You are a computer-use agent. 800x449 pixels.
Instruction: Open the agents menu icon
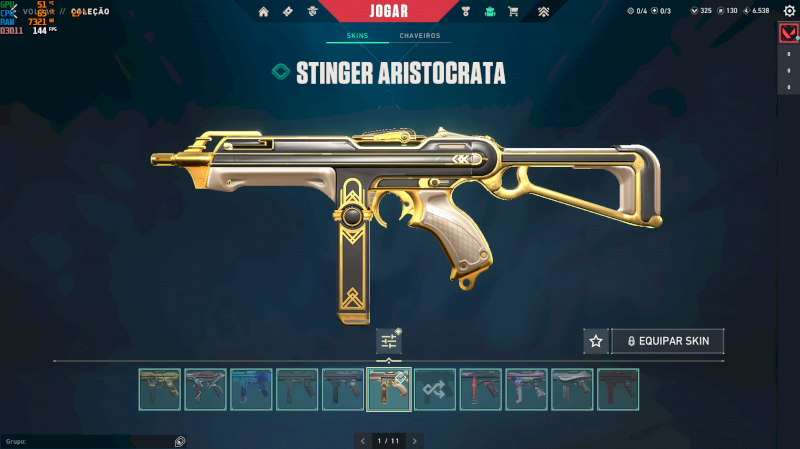tap(312, 12)
